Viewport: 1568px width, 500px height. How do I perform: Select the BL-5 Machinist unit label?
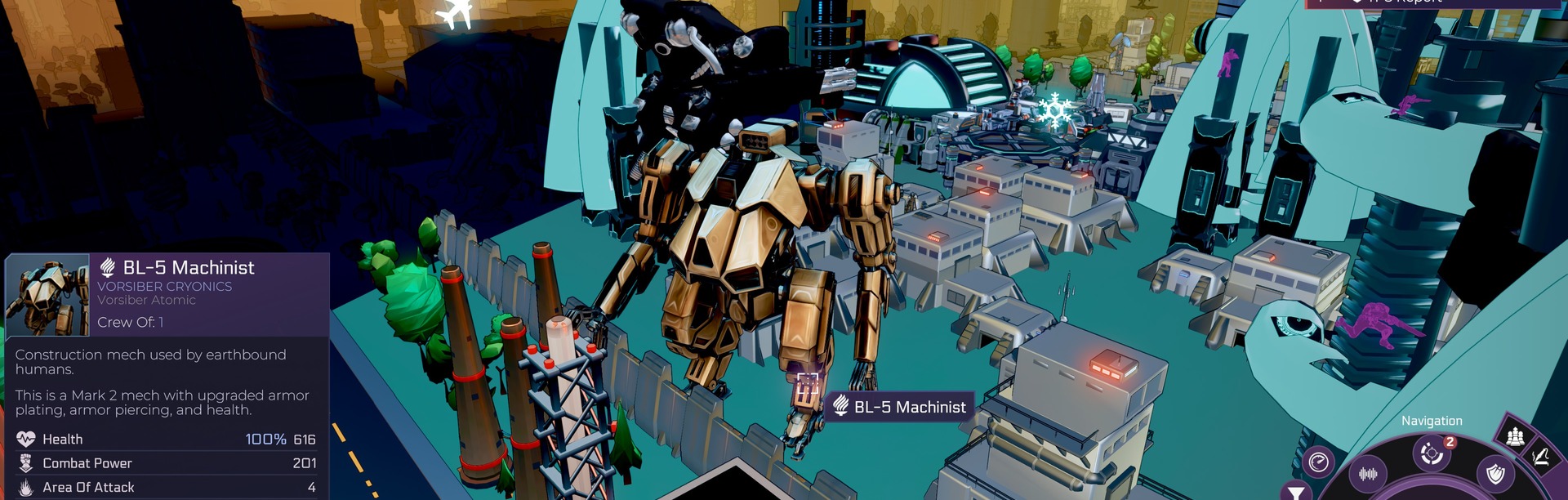click(899, 406)
